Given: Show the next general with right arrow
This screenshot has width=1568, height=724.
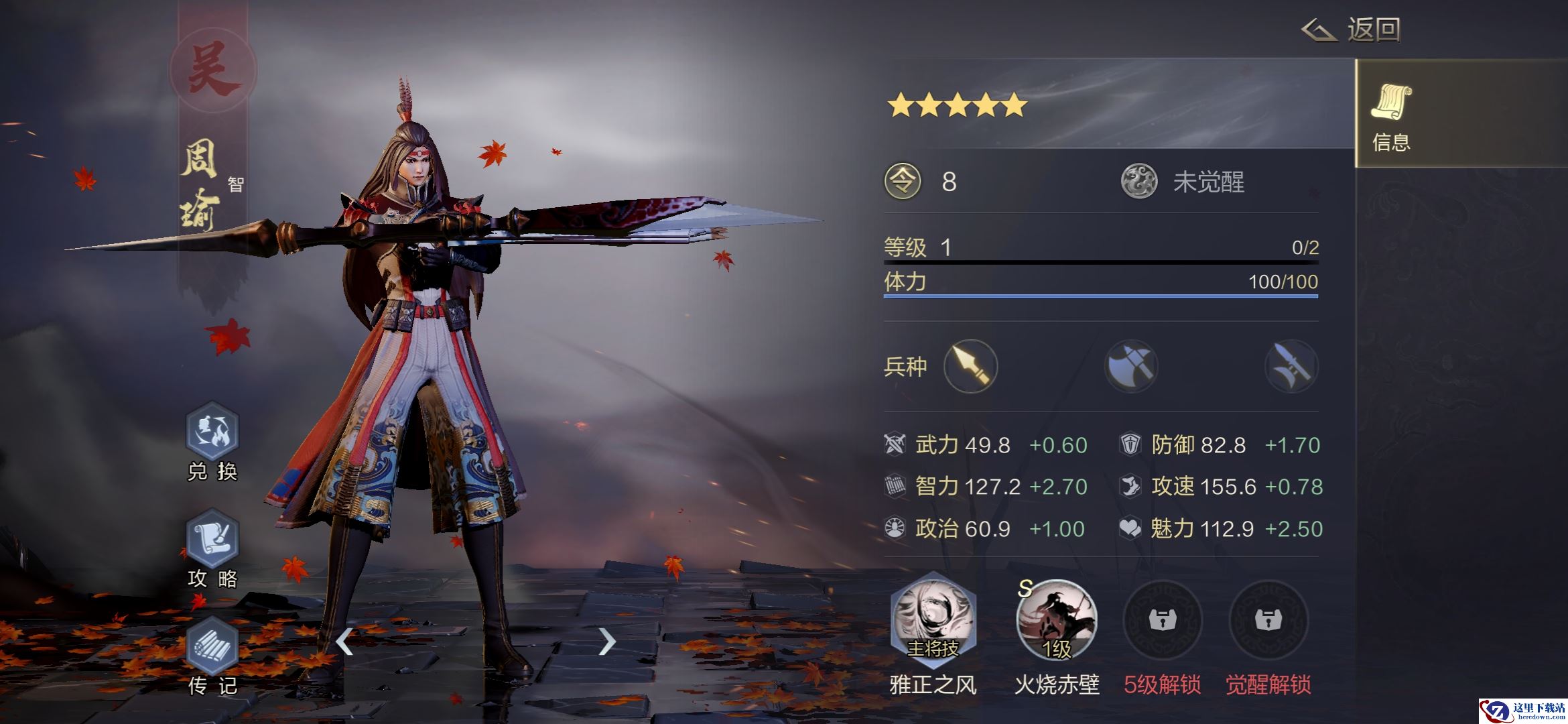Looking at the screenshot, I should click(x=606, y=642).
